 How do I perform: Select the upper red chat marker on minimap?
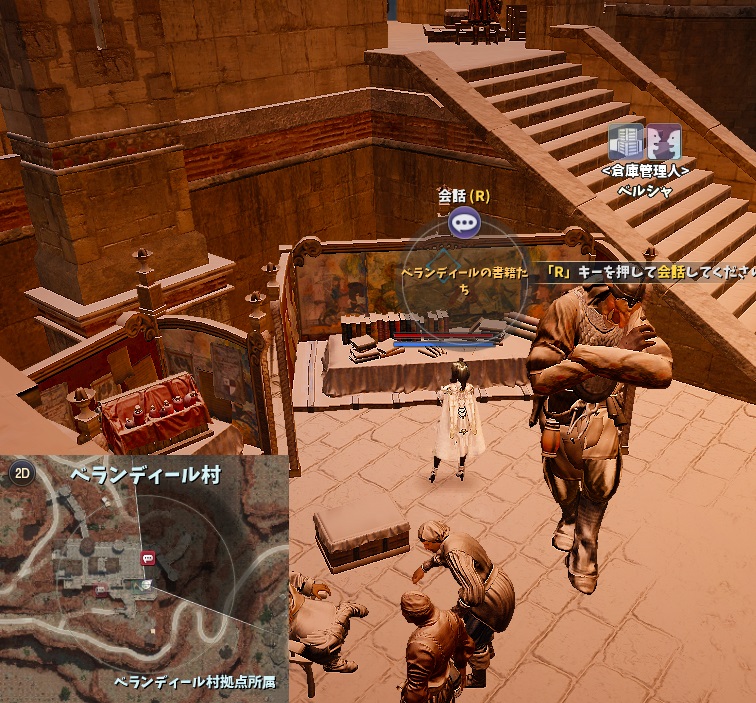[148, 557]
